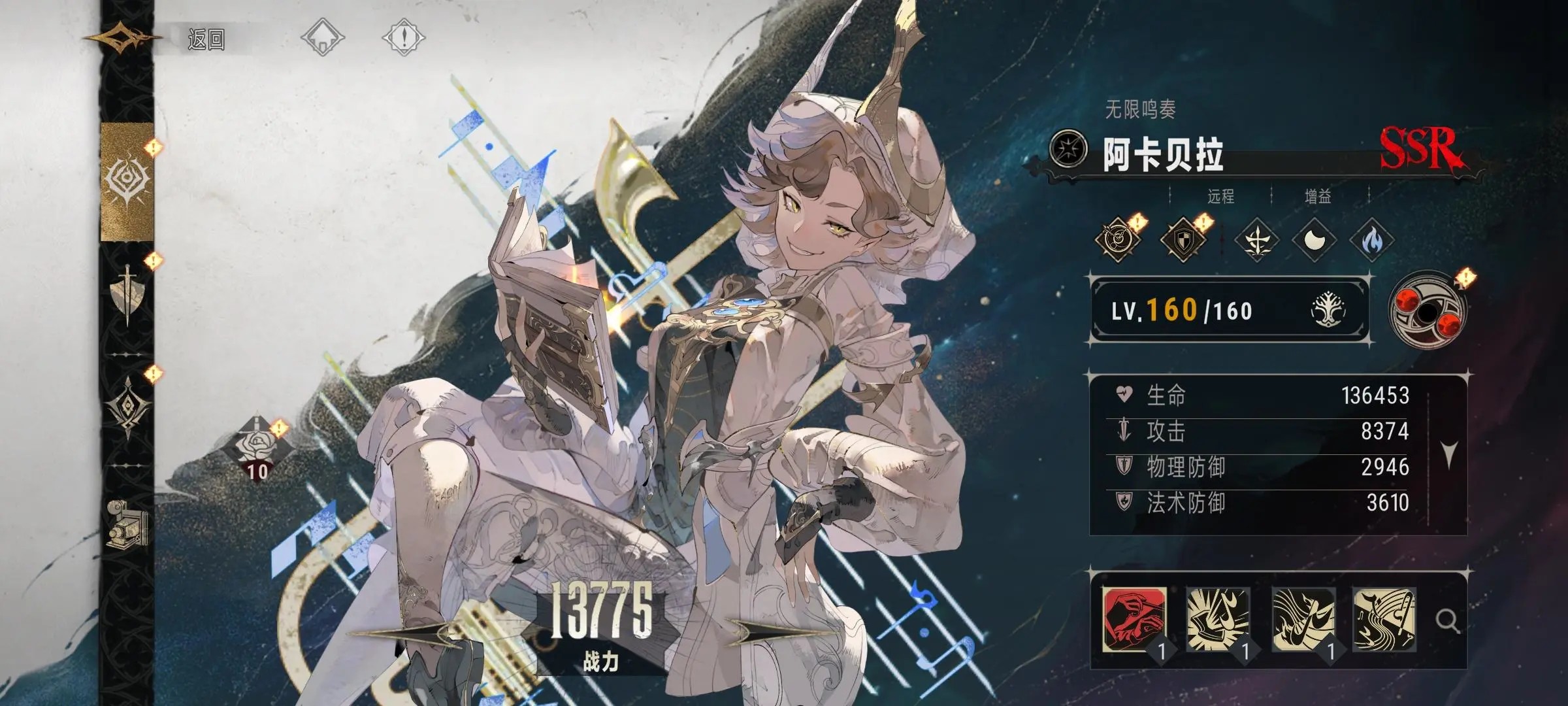Open the tree icon in level panel
This screenshot has height=706, width=1568.
1328,310
